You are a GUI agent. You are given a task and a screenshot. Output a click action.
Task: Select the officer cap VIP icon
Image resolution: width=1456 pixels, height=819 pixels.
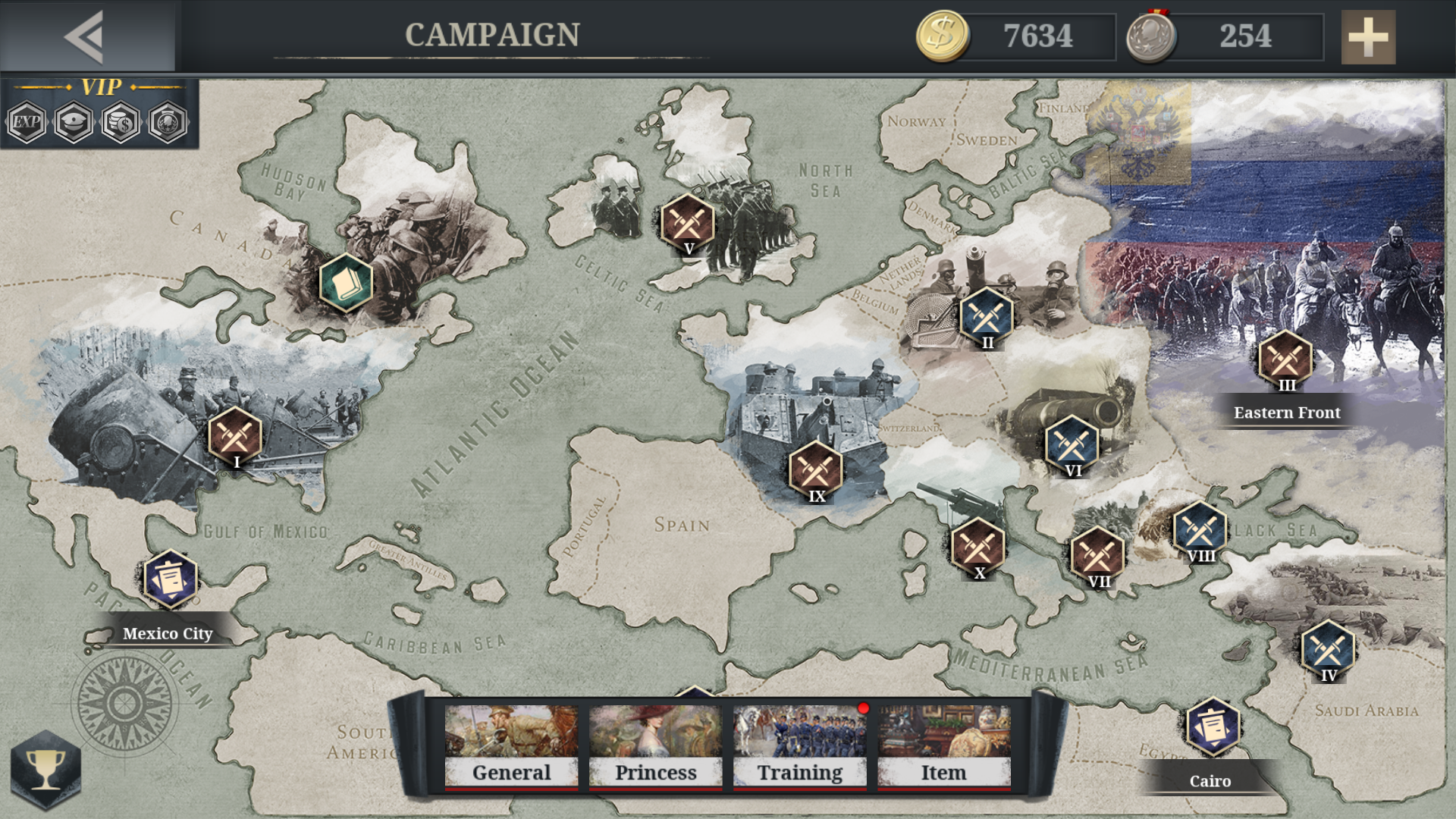click(73, 123)
